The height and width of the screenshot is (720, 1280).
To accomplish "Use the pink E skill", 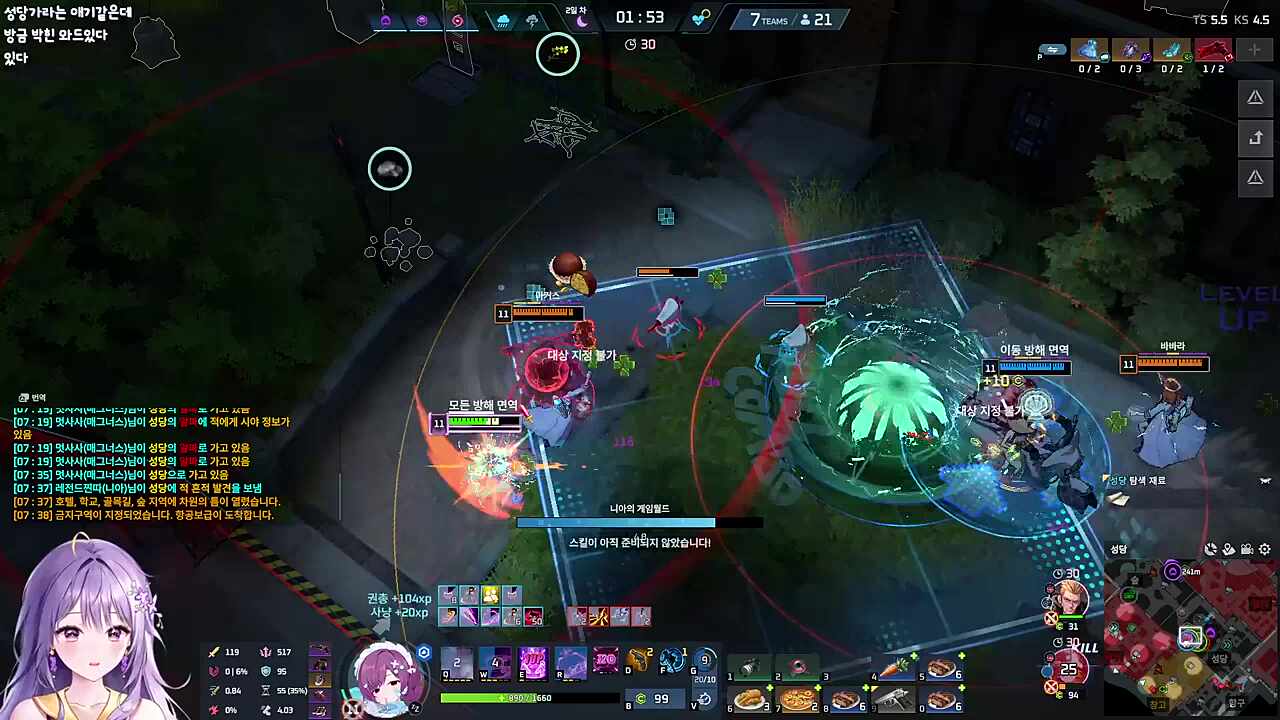I will click(533, 663).
